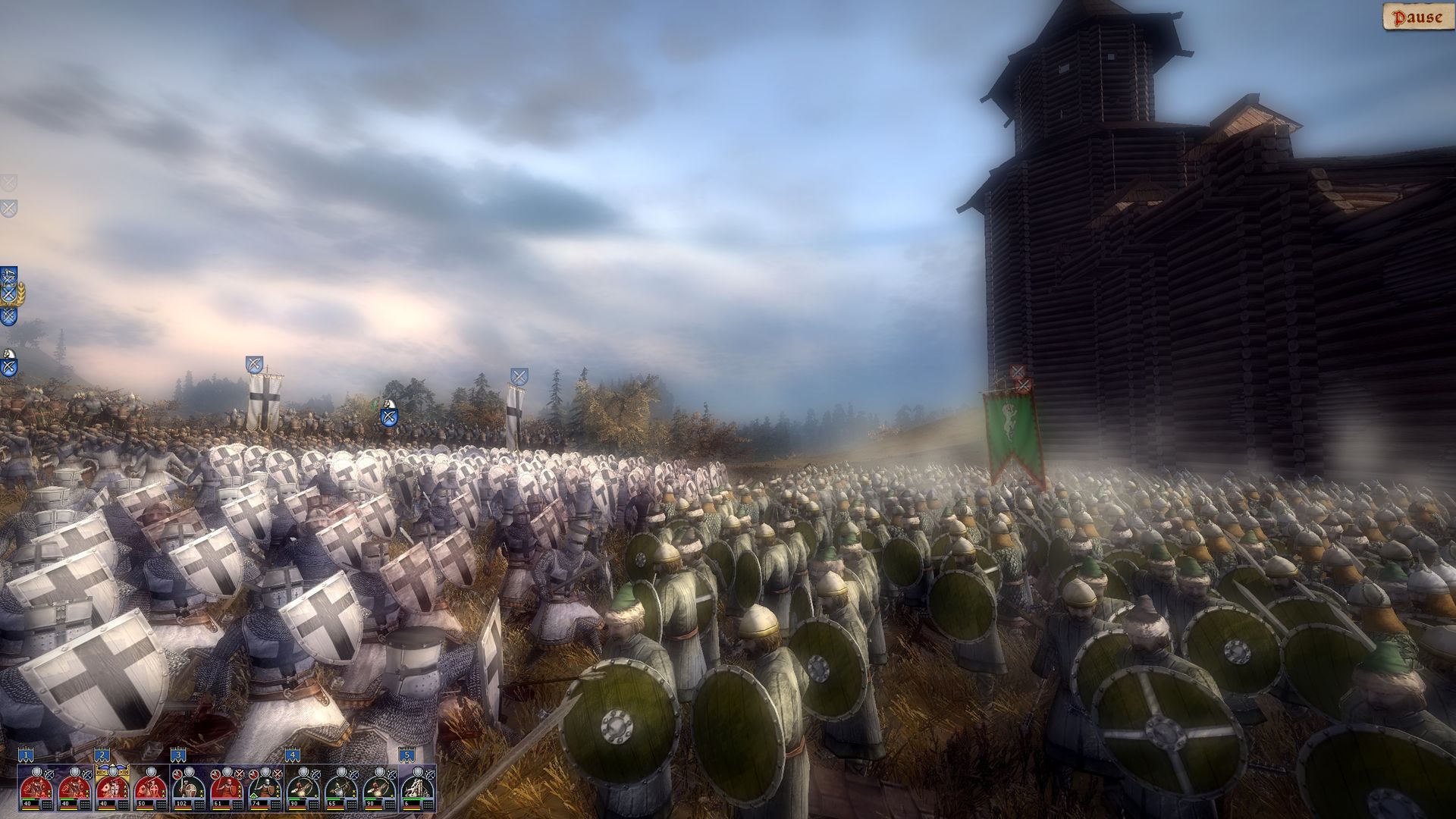Click the faded shield icon in the top-left corner

[x=9, y=184]
